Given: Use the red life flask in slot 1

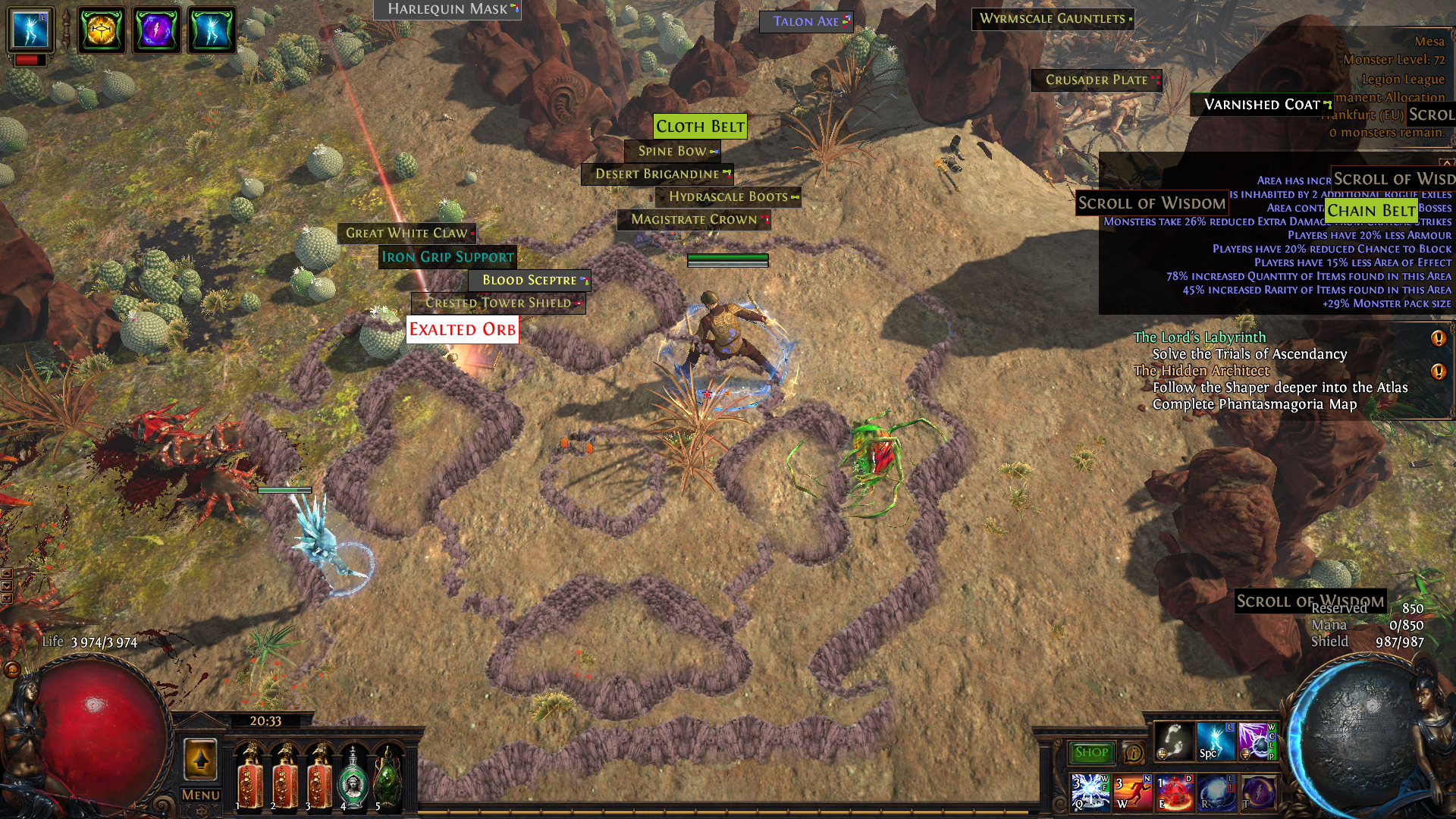Looking at the screenshot, I should tap(249, 779).
